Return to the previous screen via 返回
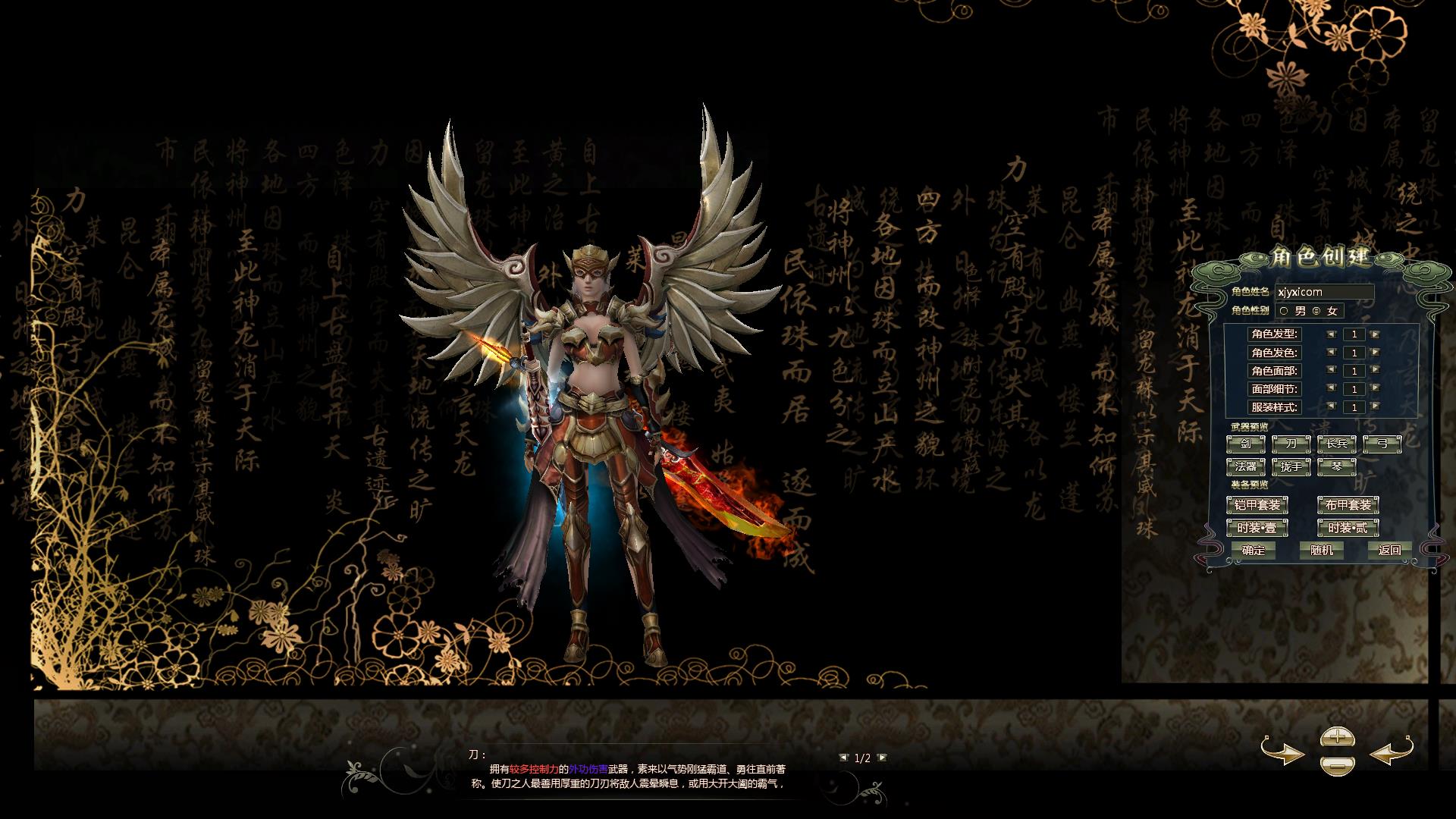1456x819 pixels. pyautogui.click(x=1390, y=551)
